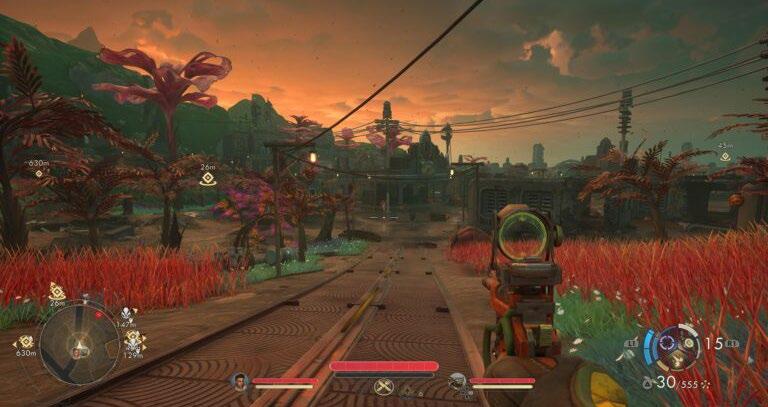Screen dimensions: 768x407
Task: Click the crossed-tools icon at bottom center
Action: [382, 386]
